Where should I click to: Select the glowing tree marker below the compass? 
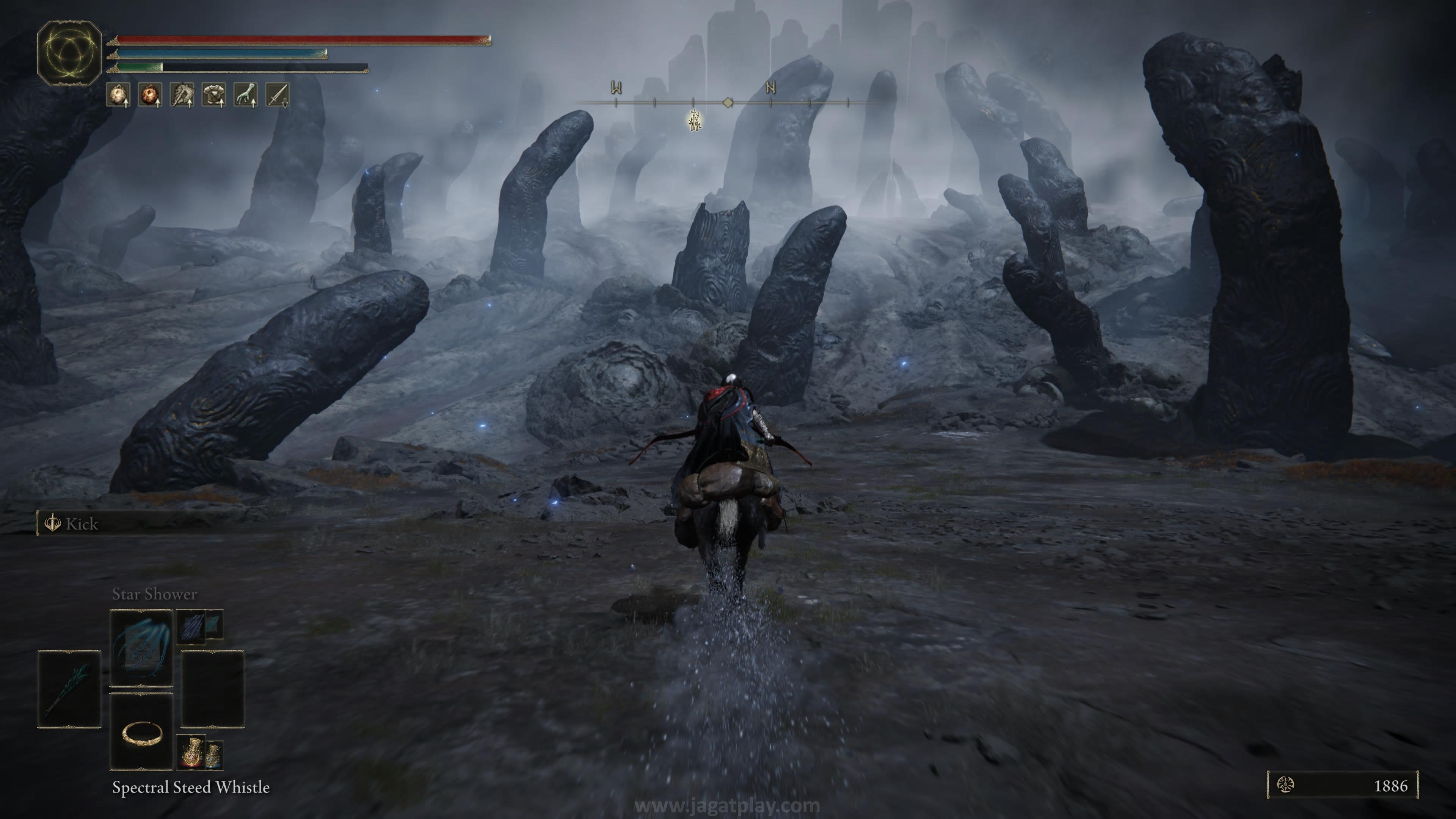(x=695, y=121)
